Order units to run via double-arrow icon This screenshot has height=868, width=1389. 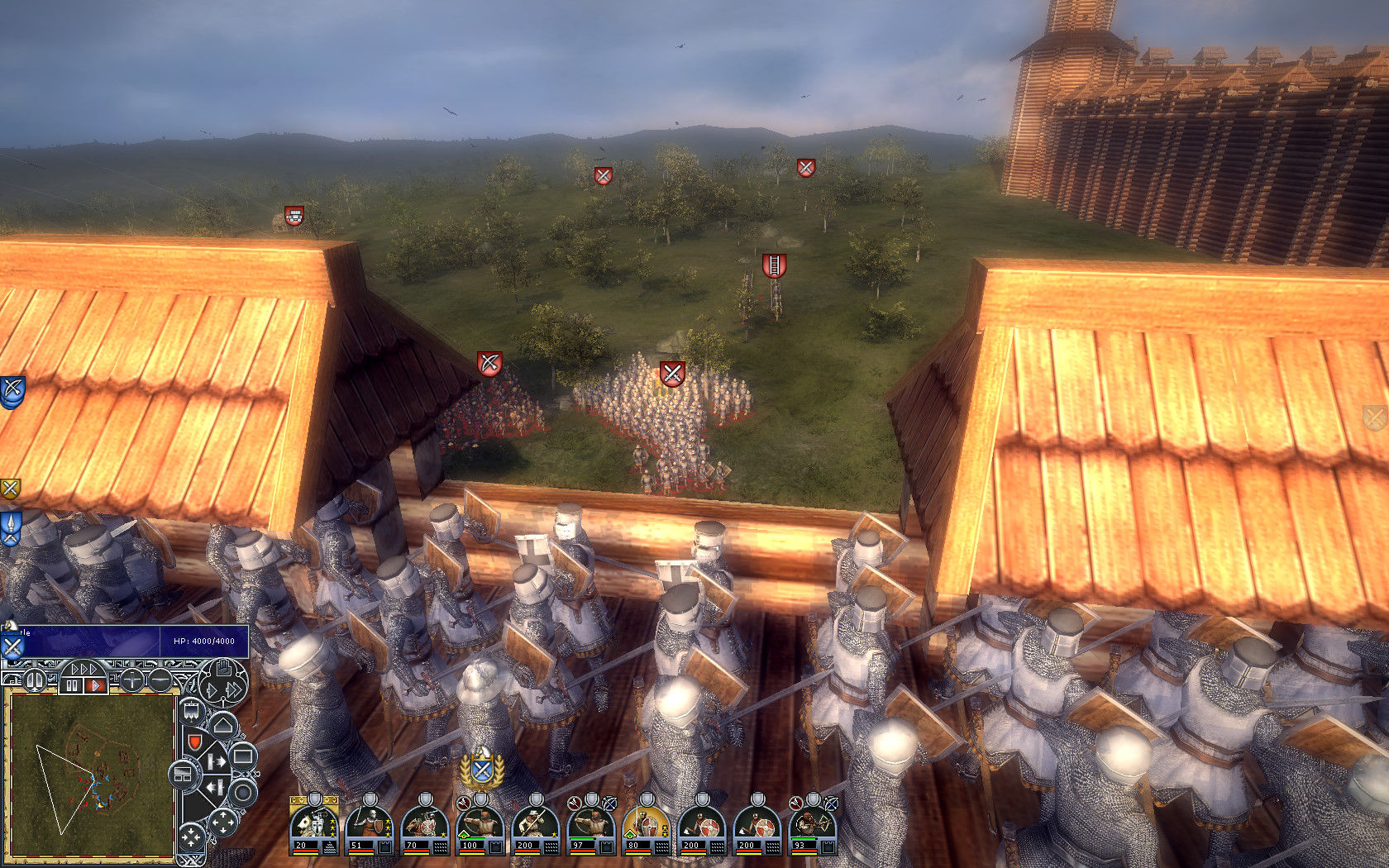pos(233,690)
